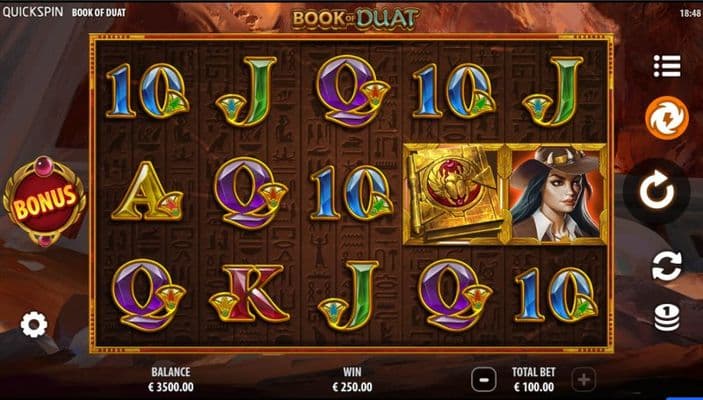Open the paytable list menu
703x400 pixels.
click(x=666, y=66)
